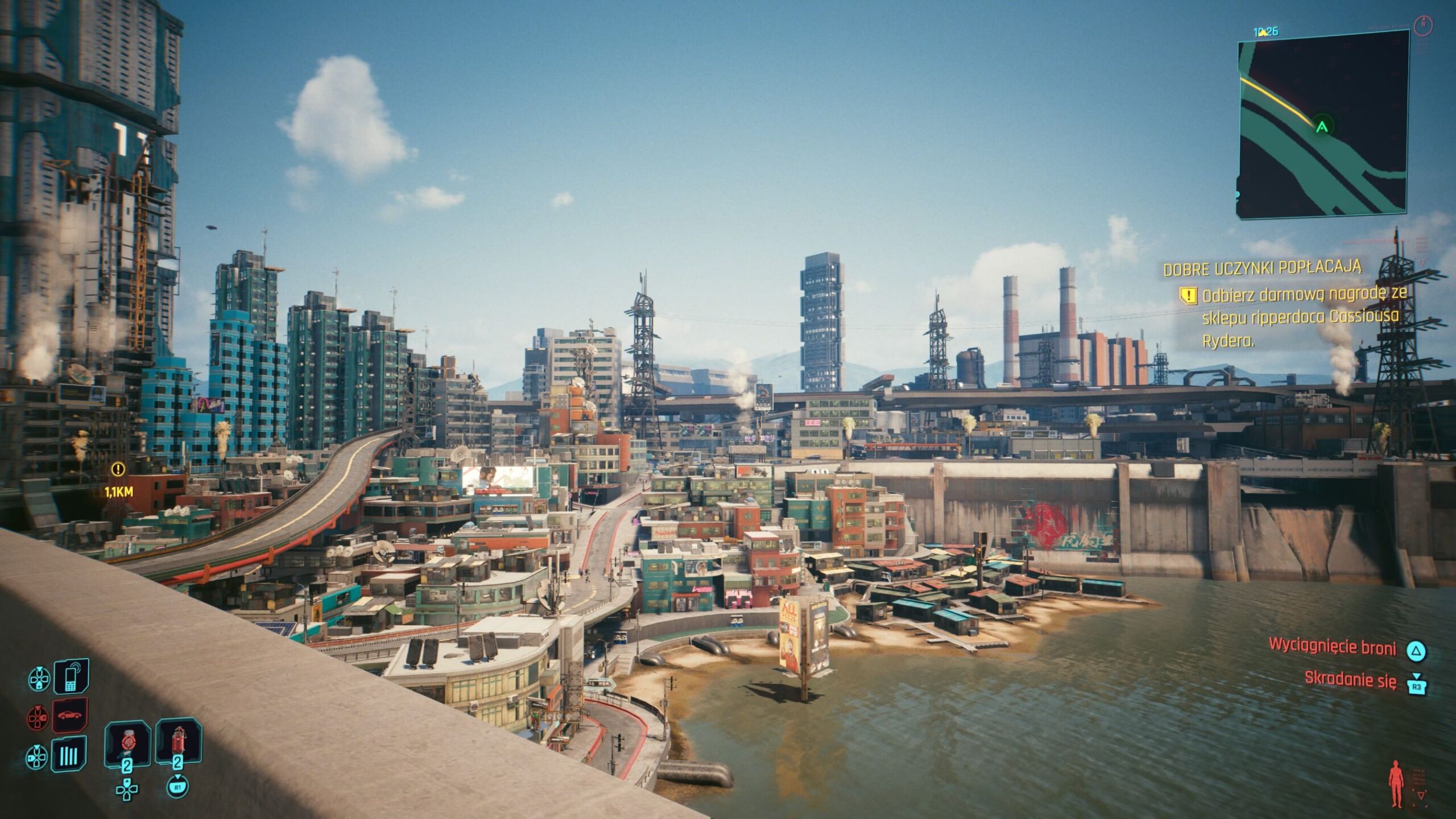Open the tracked quest Dobre Uczynki Popłacają
Image resolution: width=1456 pixels, height=819 pixels.
click(1261, 268)
